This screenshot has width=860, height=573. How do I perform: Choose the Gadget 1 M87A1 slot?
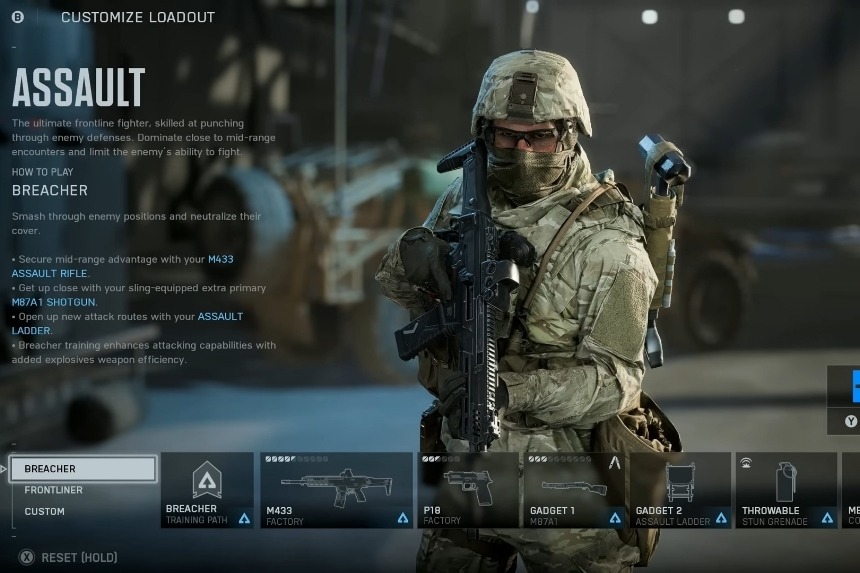coord(574,490)
